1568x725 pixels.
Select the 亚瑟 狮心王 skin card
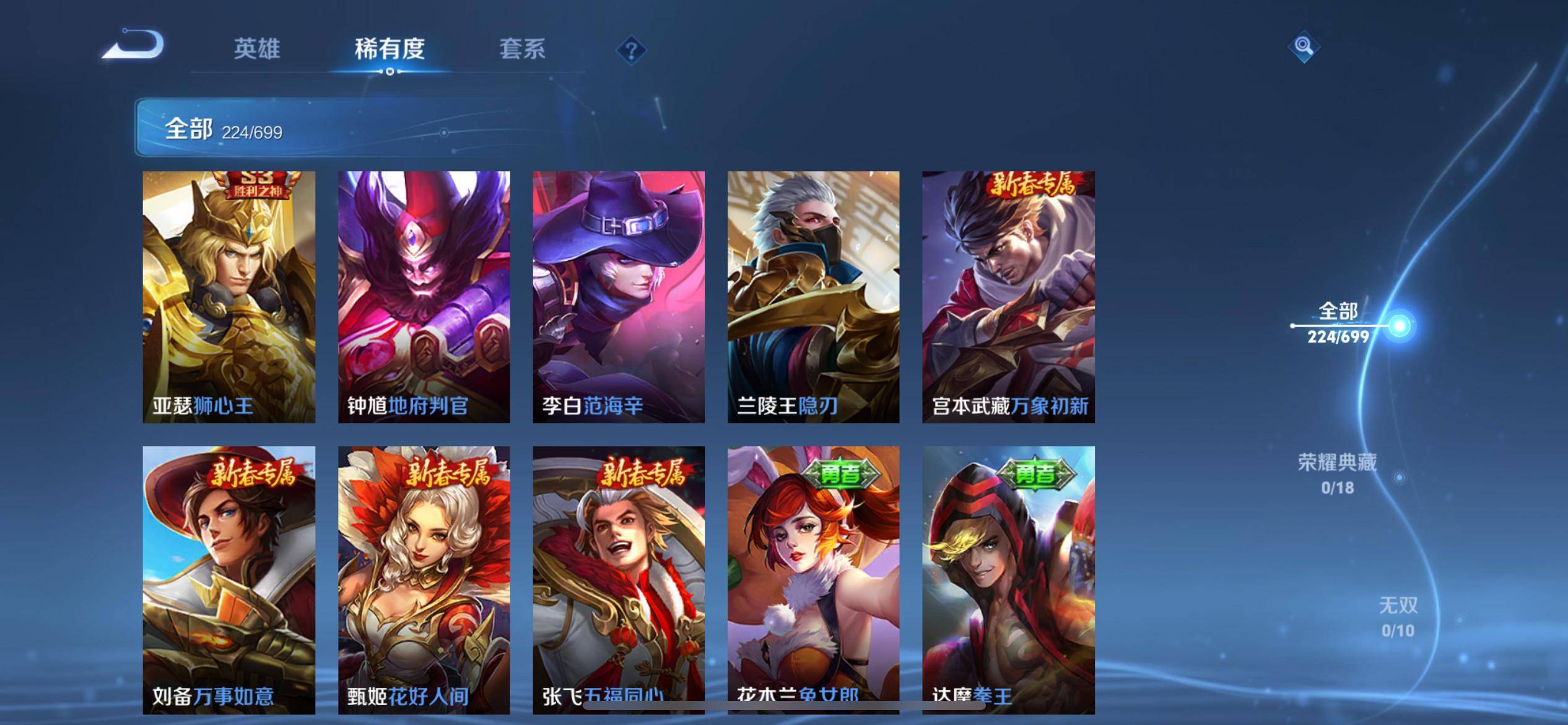(229, 297)
